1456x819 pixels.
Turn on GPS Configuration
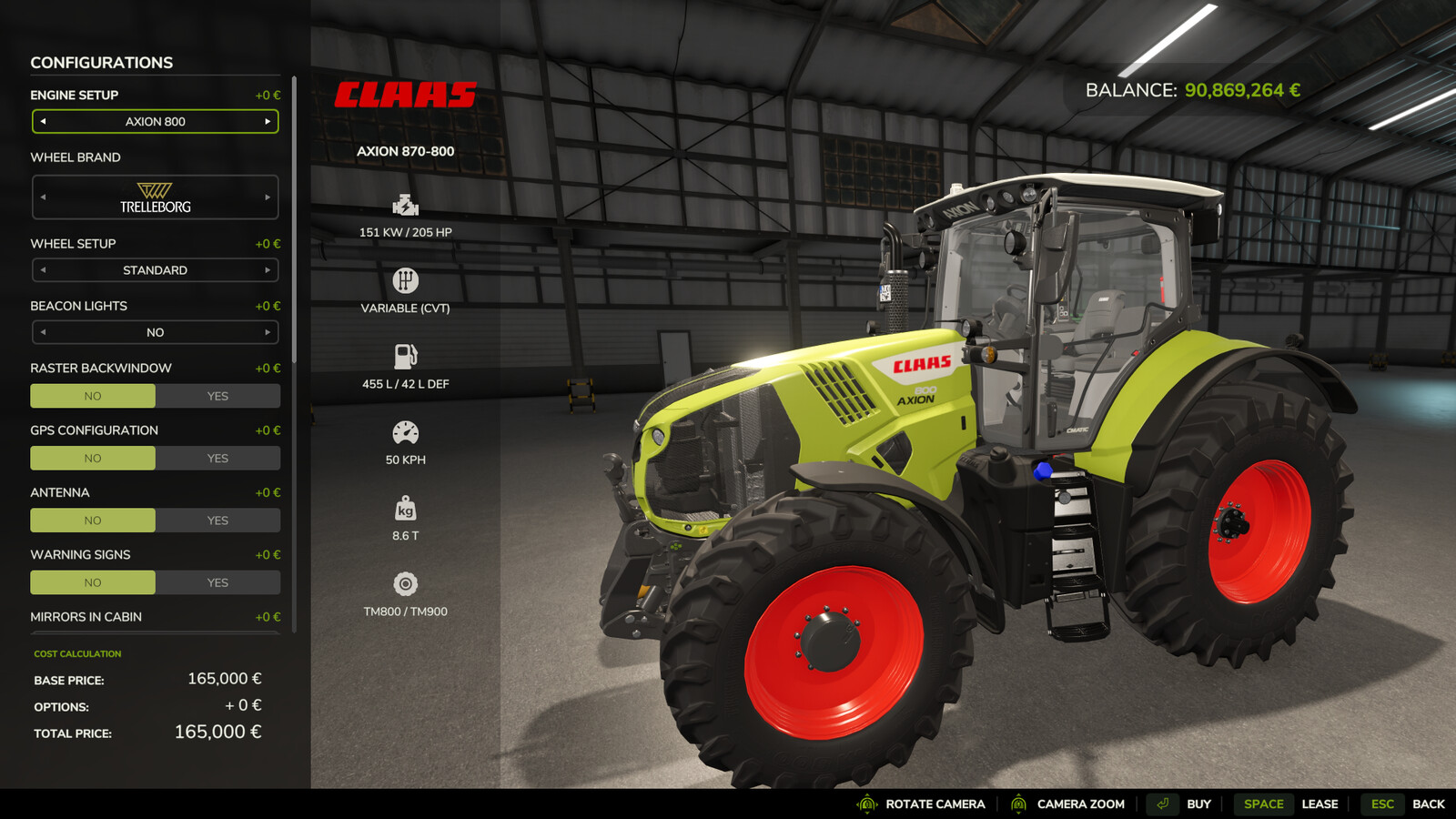pyautogui.click(x=217, y=458)
